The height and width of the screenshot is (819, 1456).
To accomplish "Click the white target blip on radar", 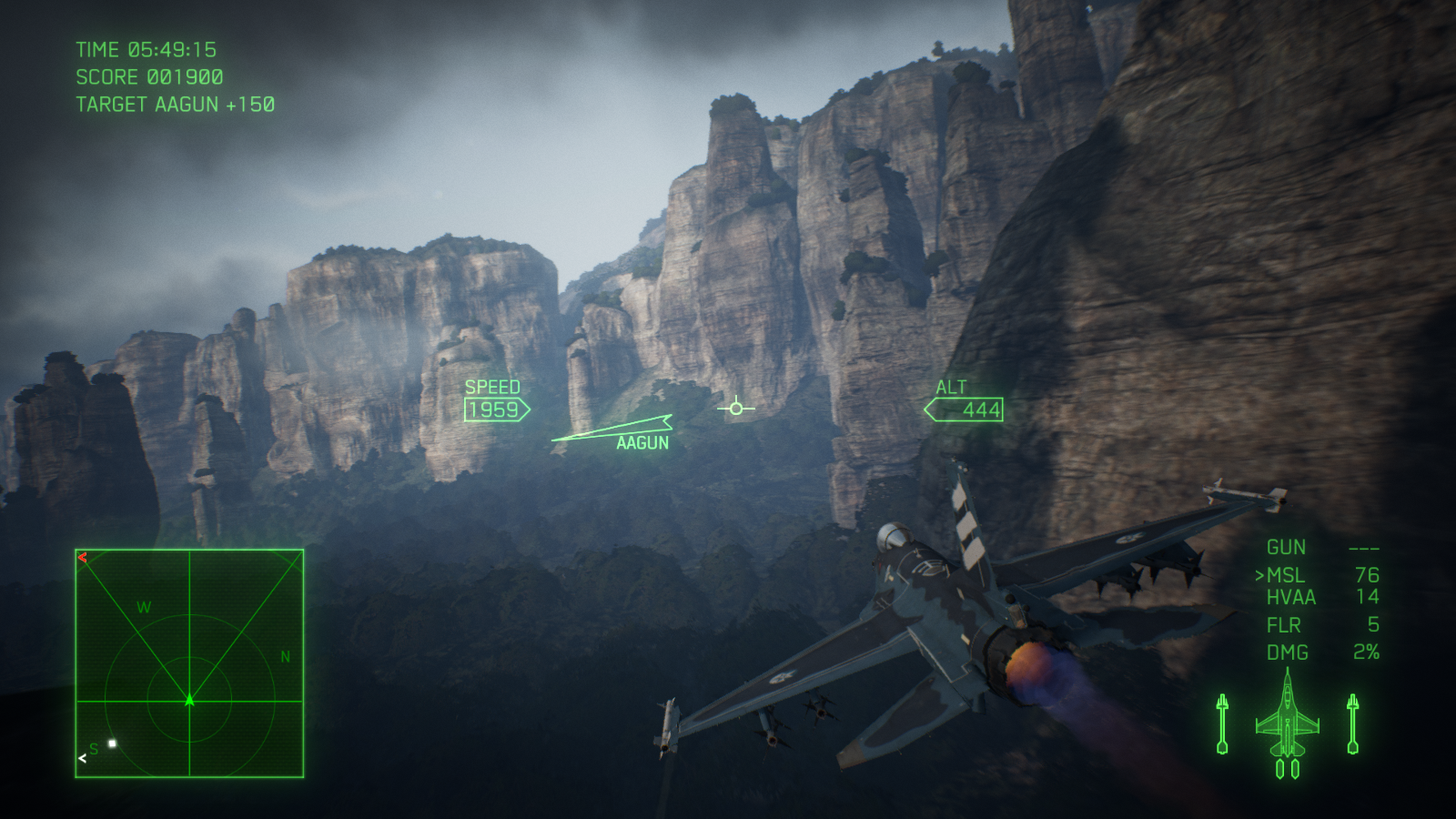I will (x=113, y=743).
